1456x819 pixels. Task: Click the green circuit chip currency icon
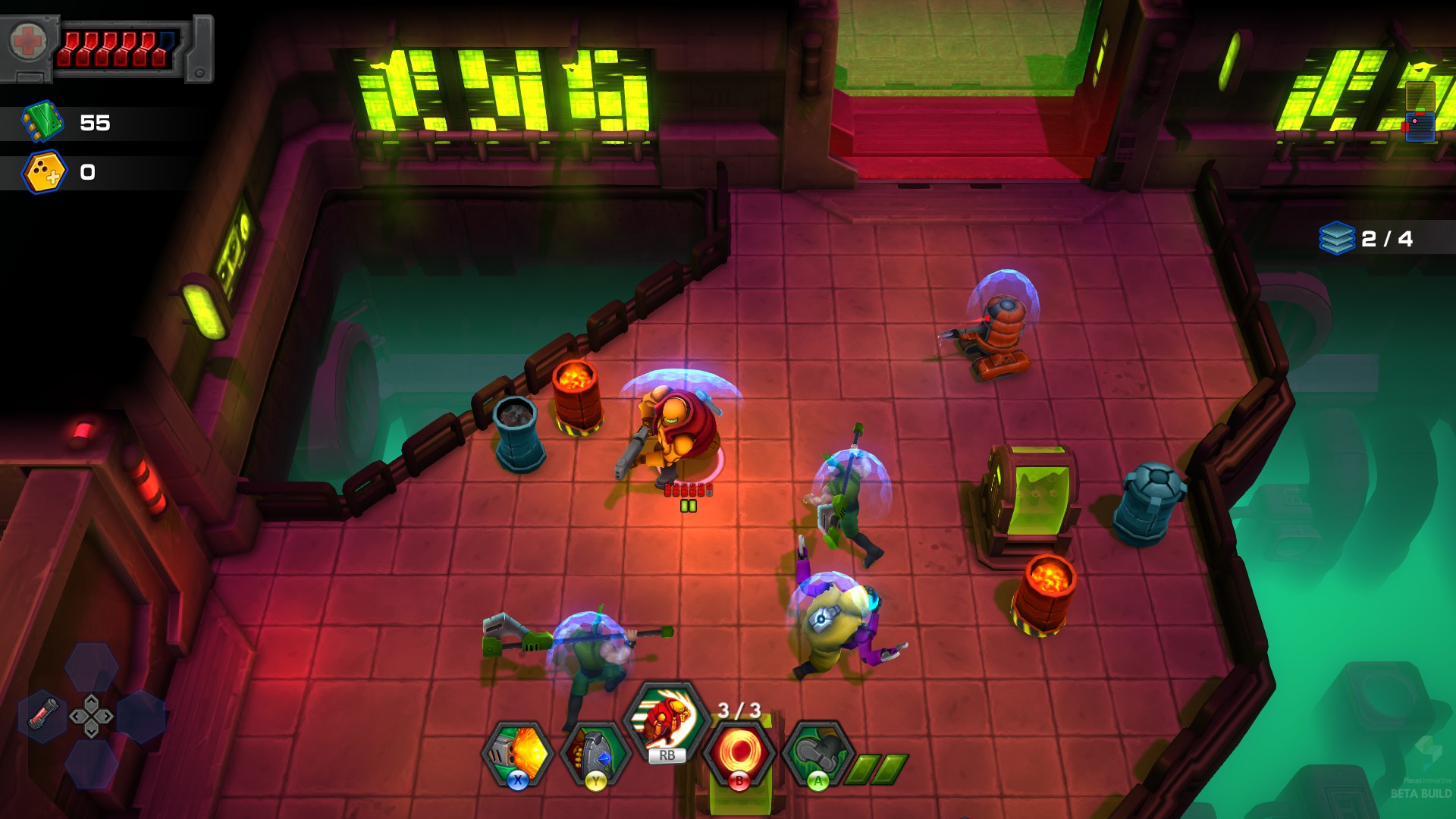click(42, 121)
